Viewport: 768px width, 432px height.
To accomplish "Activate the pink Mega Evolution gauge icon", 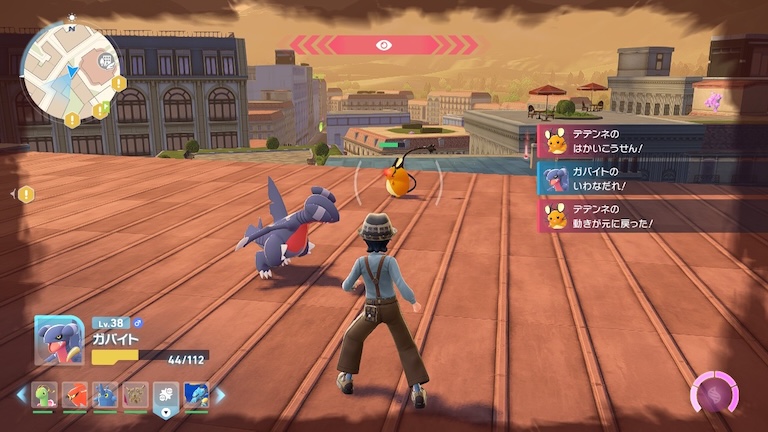I will (x=713, y=393).
